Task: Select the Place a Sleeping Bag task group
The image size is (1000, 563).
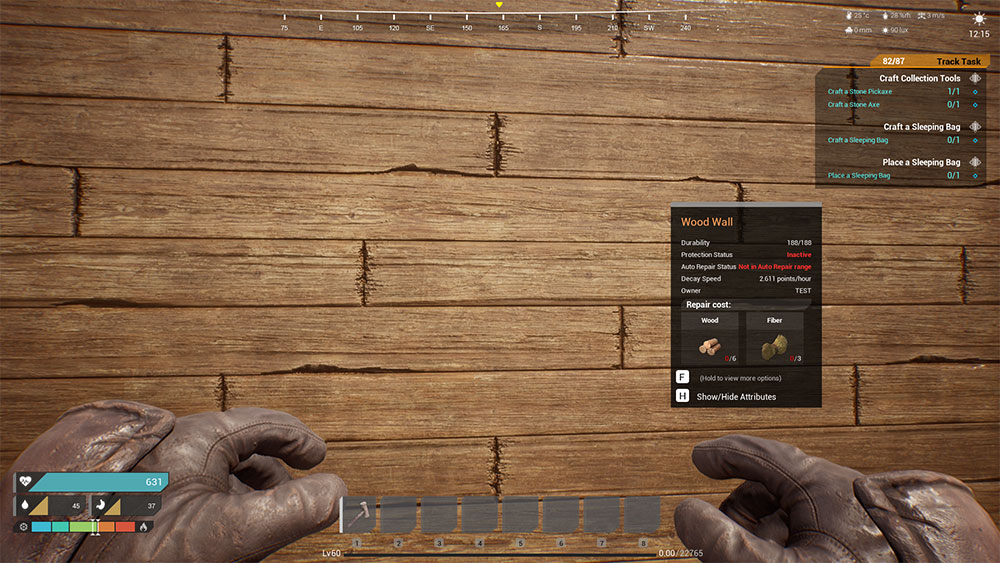Action: coord(921,162)
